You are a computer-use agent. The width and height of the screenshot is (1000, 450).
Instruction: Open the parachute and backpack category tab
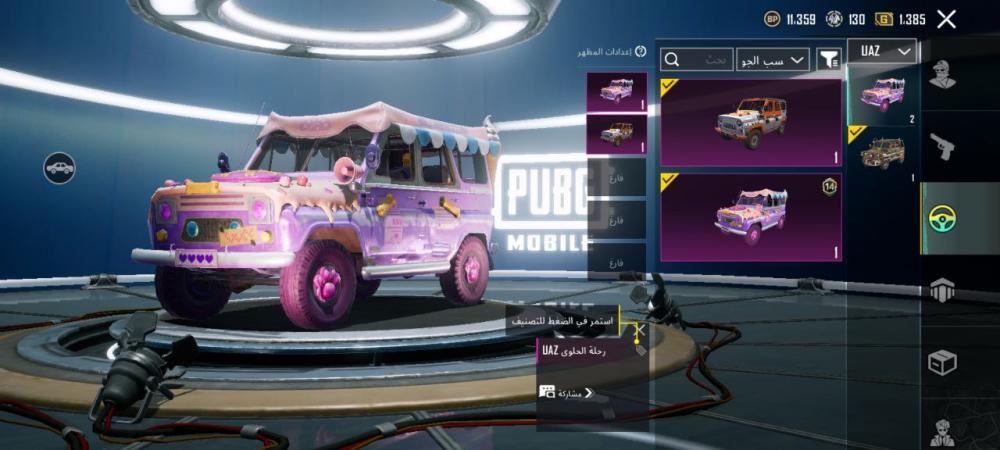click(942, 290)
